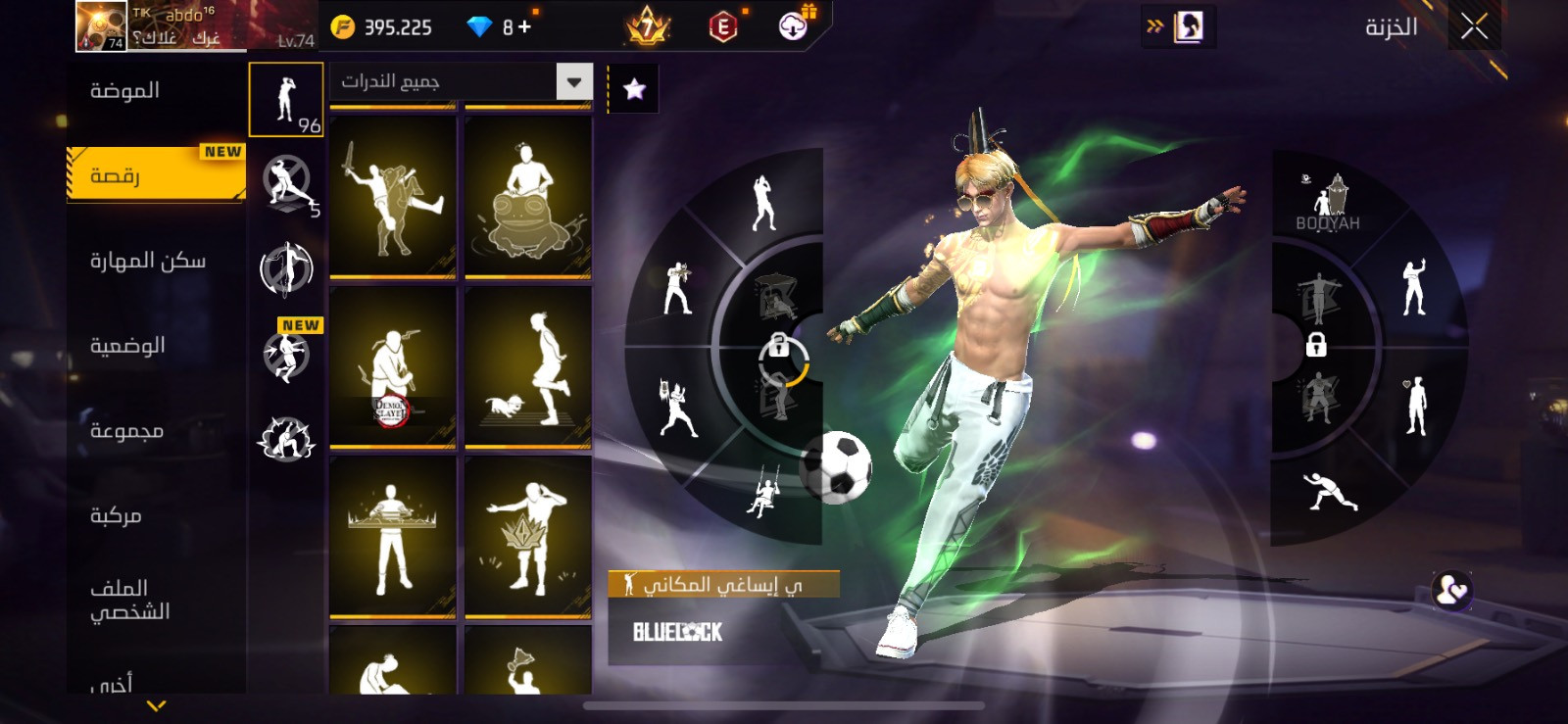Screen dimensions: 1568x724
Task: Switch to سكن المهارة skill skin tab
Action: pos(148,261)
